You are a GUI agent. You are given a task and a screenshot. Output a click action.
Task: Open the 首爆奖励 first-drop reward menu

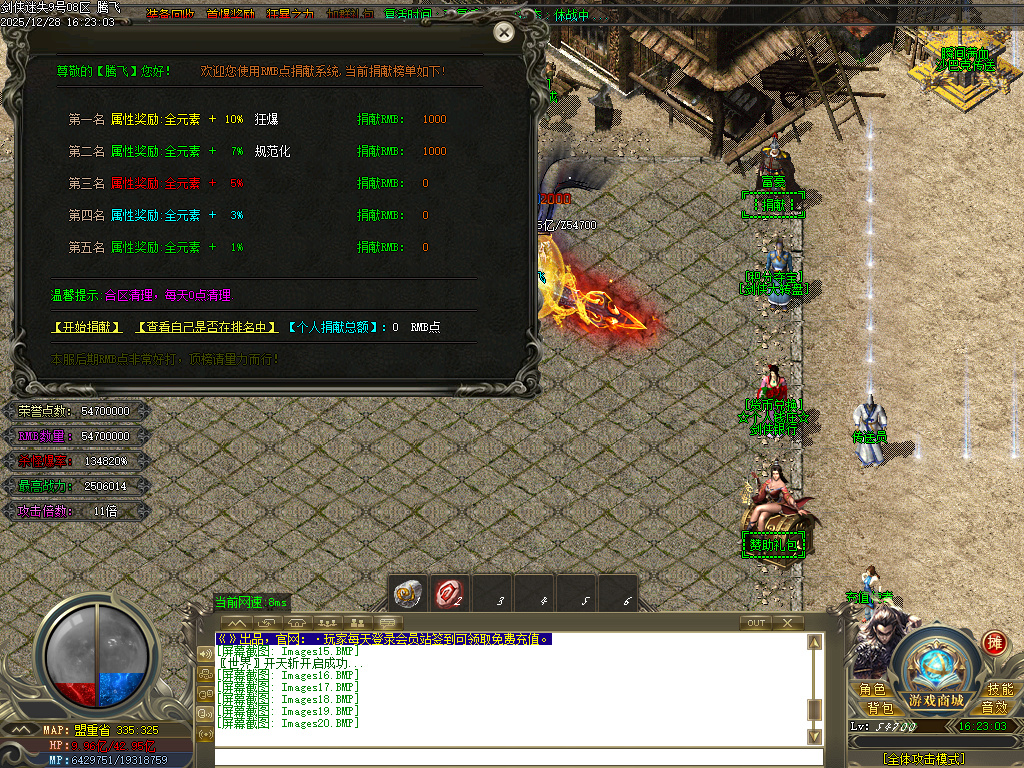pyautogui.click(x=231, y=14)
